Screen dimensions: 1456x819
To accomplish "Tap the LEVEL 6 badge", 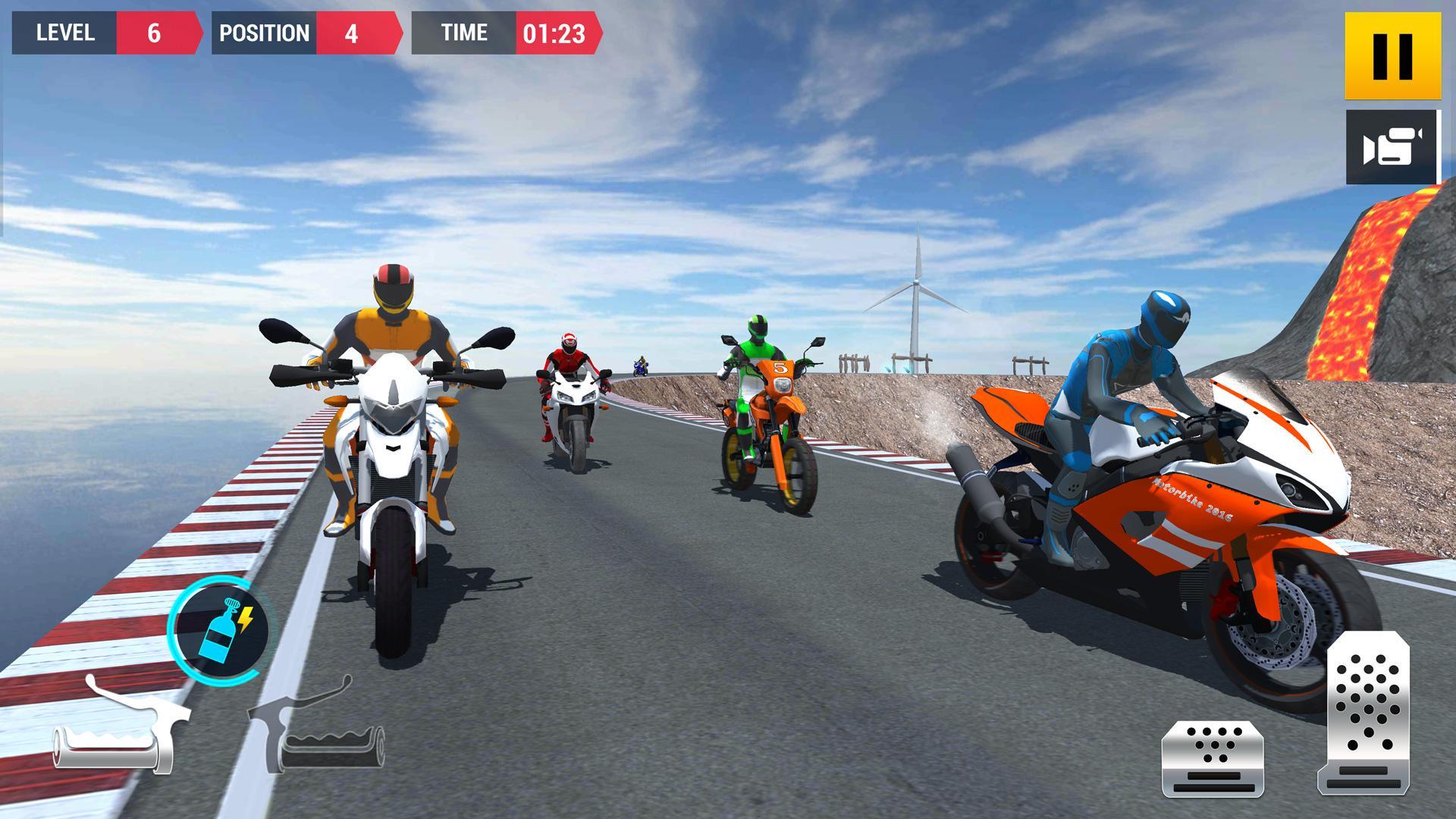I will pyautogui.click(x=99, y=33).
